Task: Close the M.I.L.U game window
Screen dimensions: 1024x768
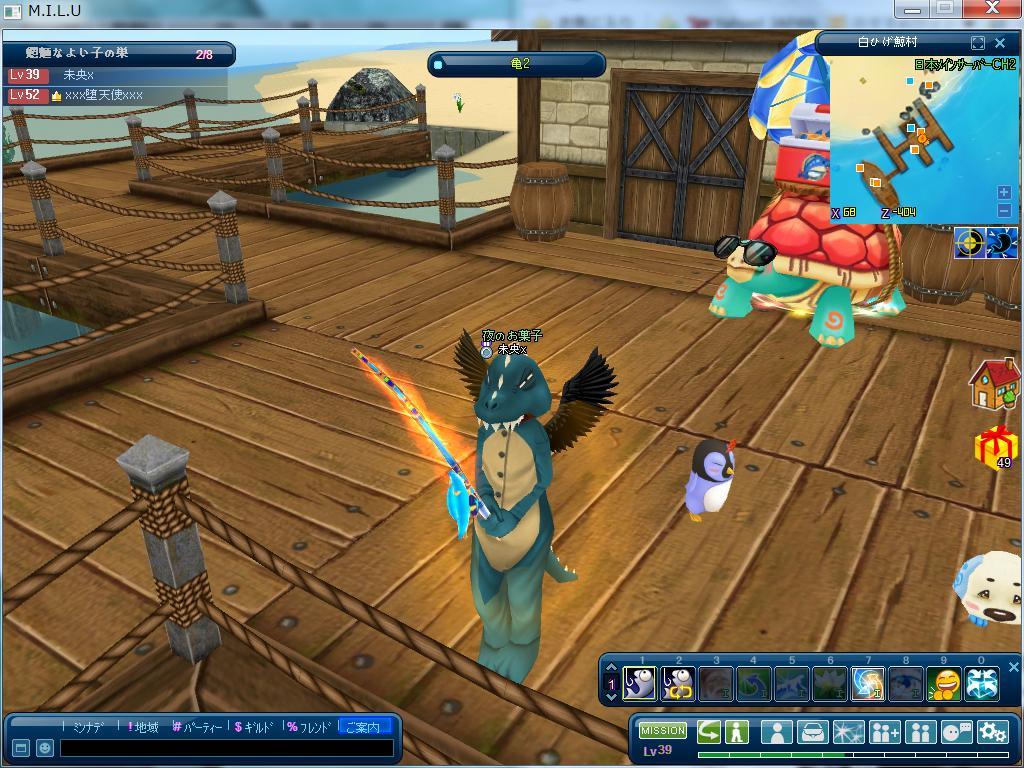Action: tap(992, 9)
